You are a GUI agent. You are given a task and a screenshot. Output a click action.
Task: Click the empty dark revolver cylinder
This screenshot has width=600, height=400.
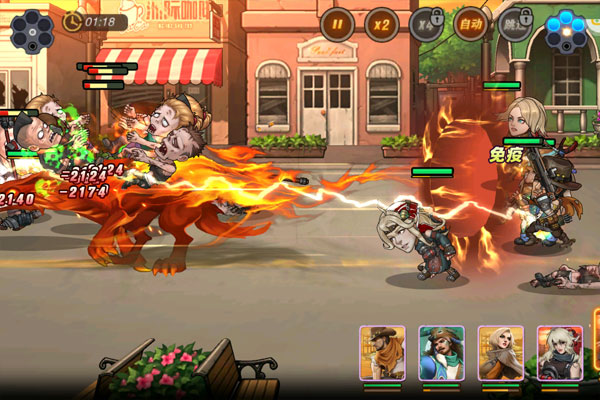click(x=32, y=30)
